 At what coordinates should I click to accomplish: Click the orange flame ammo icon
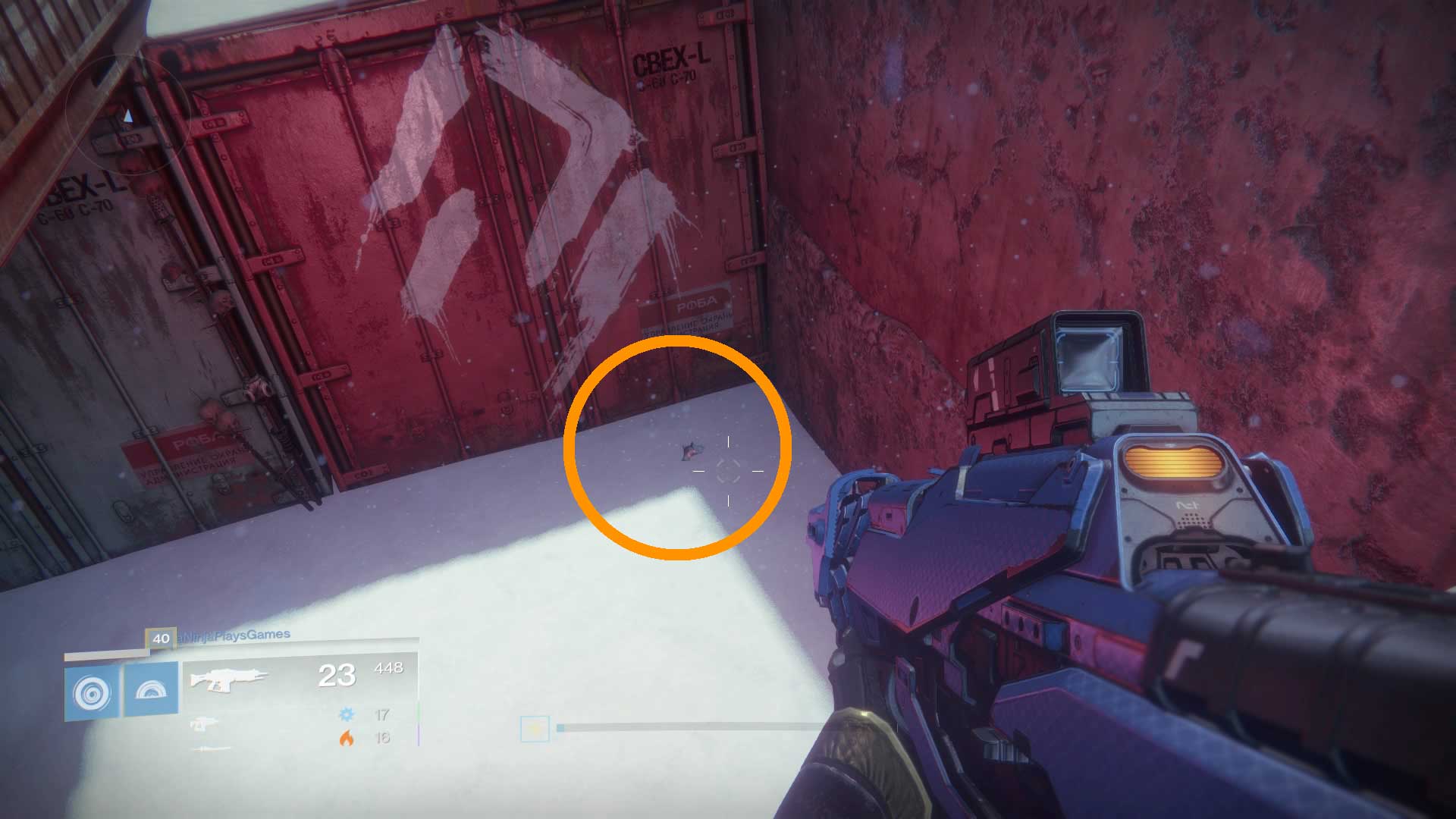(x=349, y=738)
